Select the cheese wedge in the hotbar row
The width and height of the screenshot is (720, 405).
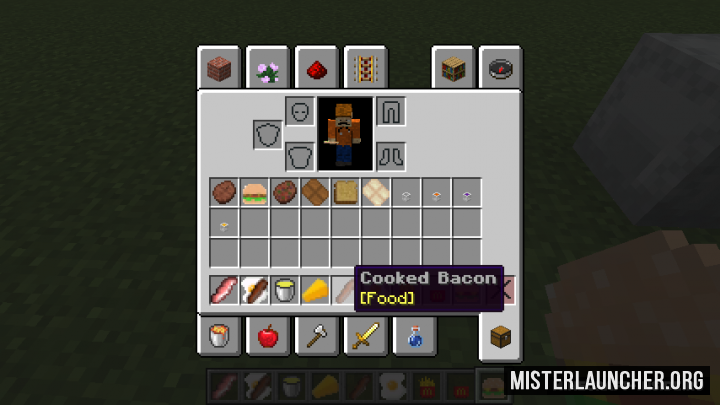click(315, 291)
